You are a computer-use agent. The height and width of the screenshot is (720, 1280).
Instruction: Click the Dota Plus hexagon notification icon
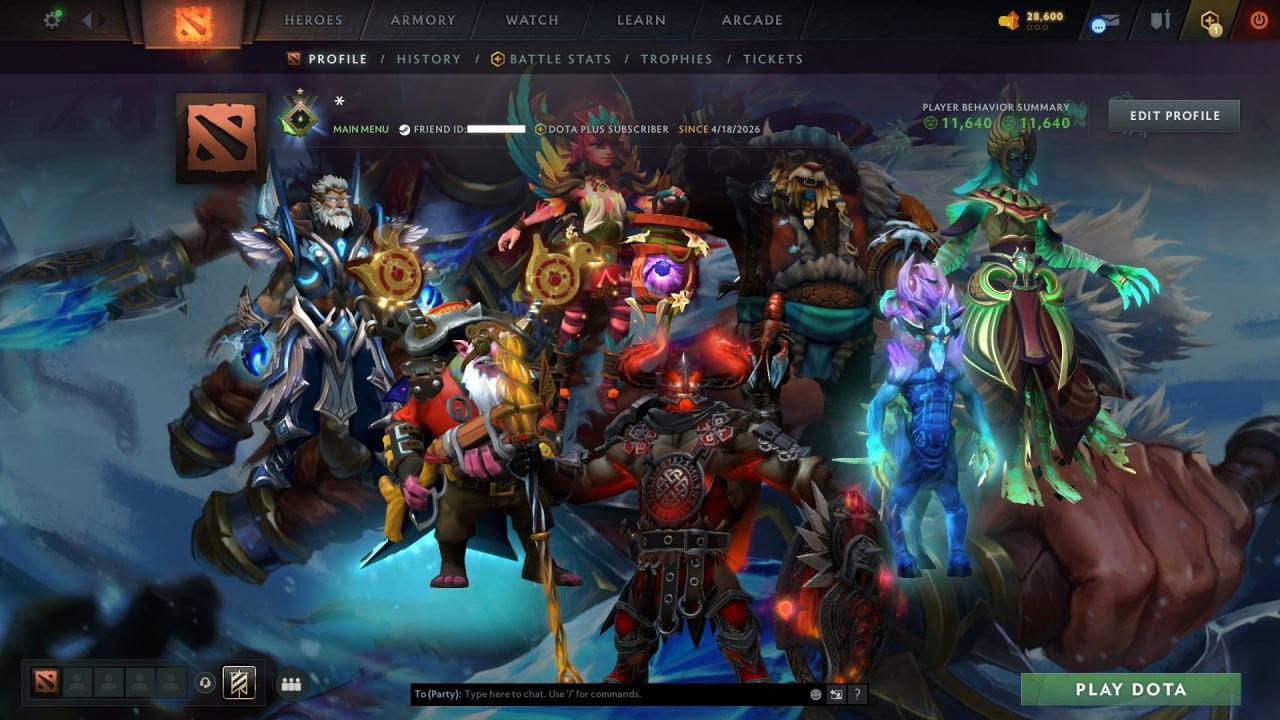click(1209, 20)
